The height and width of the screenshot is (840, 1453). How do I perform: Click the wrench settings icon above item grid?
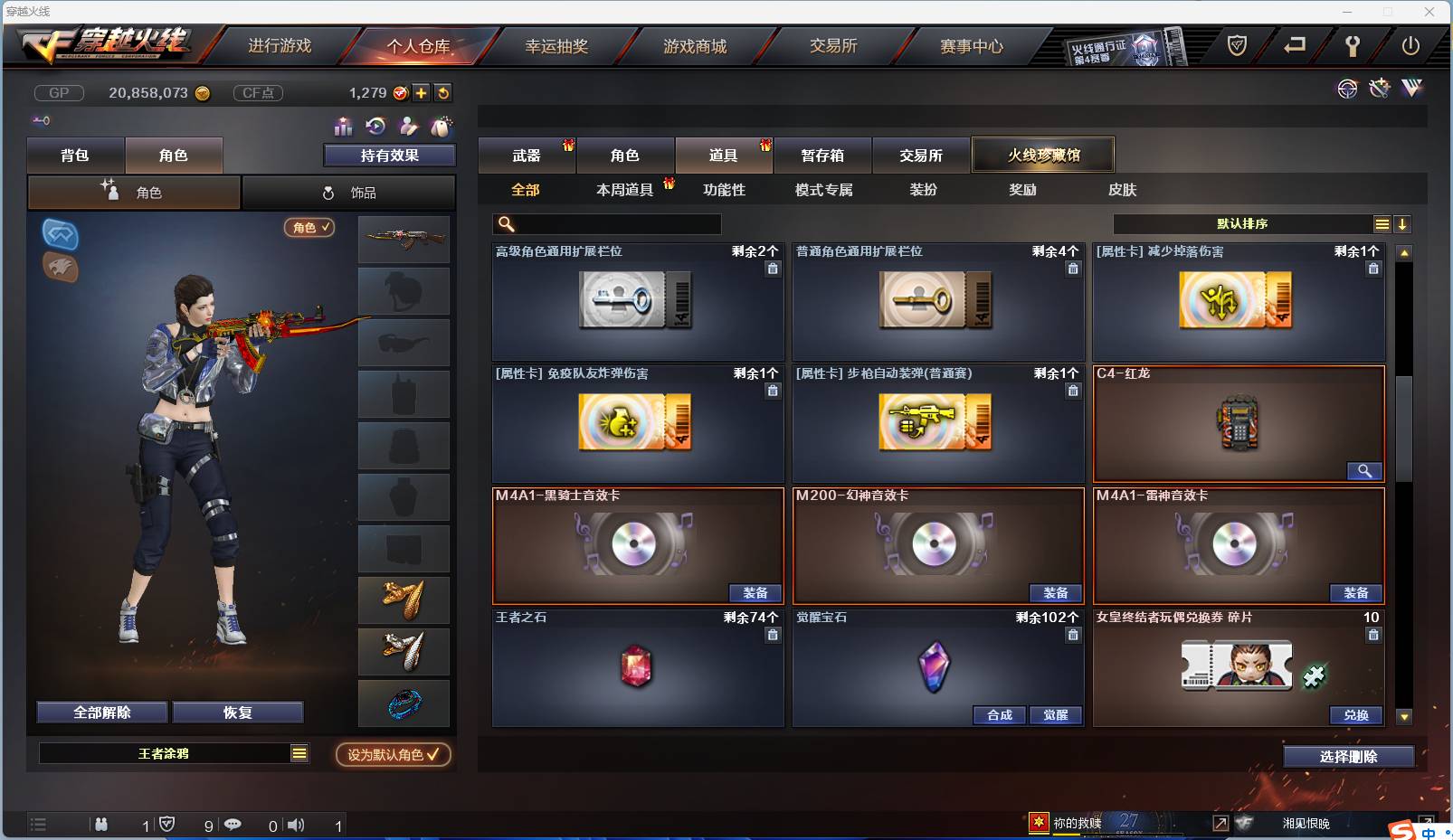click(1379, 89)
